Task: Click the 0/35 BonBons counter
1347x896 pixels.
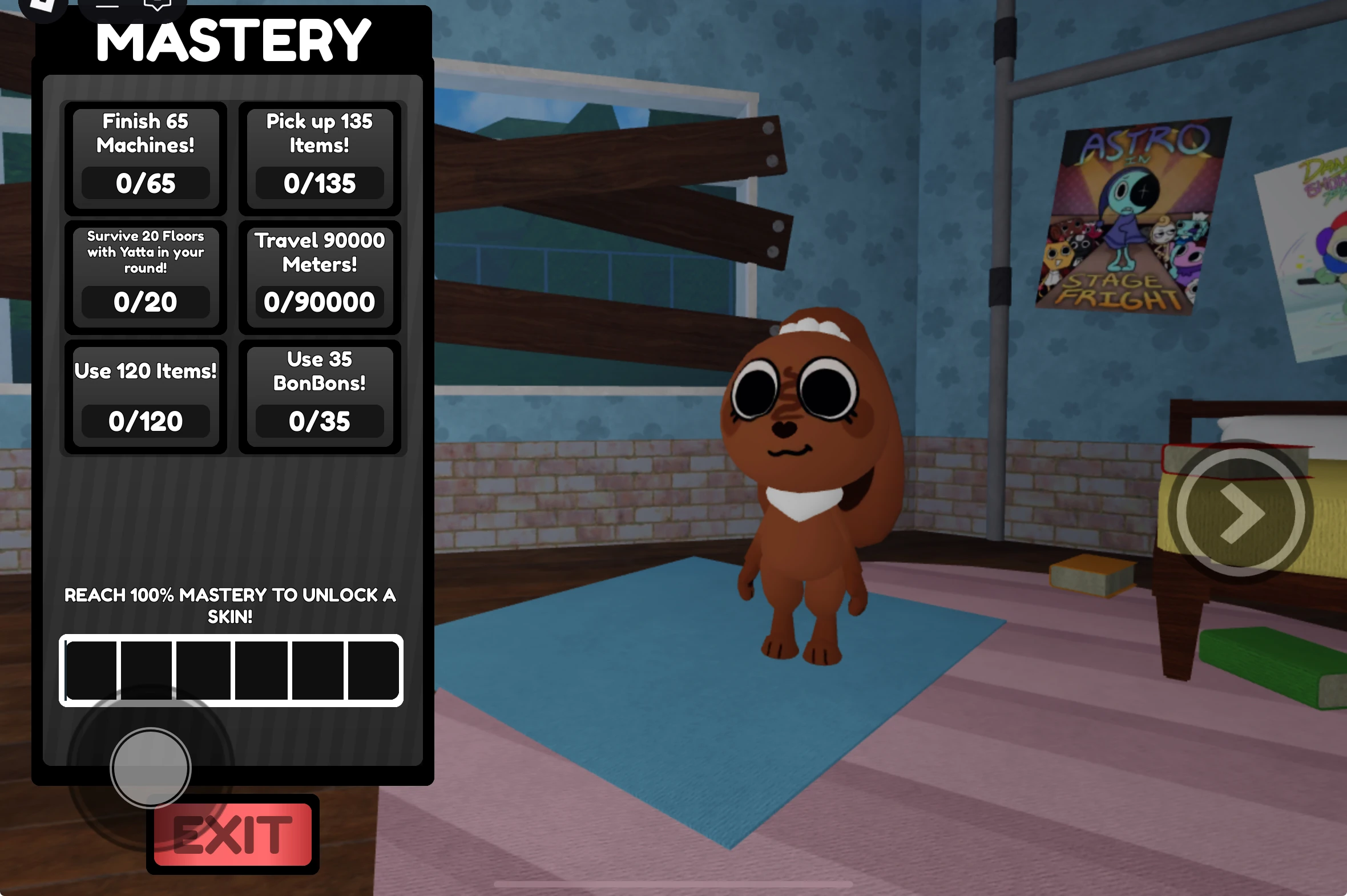Action: coord(319,422)
